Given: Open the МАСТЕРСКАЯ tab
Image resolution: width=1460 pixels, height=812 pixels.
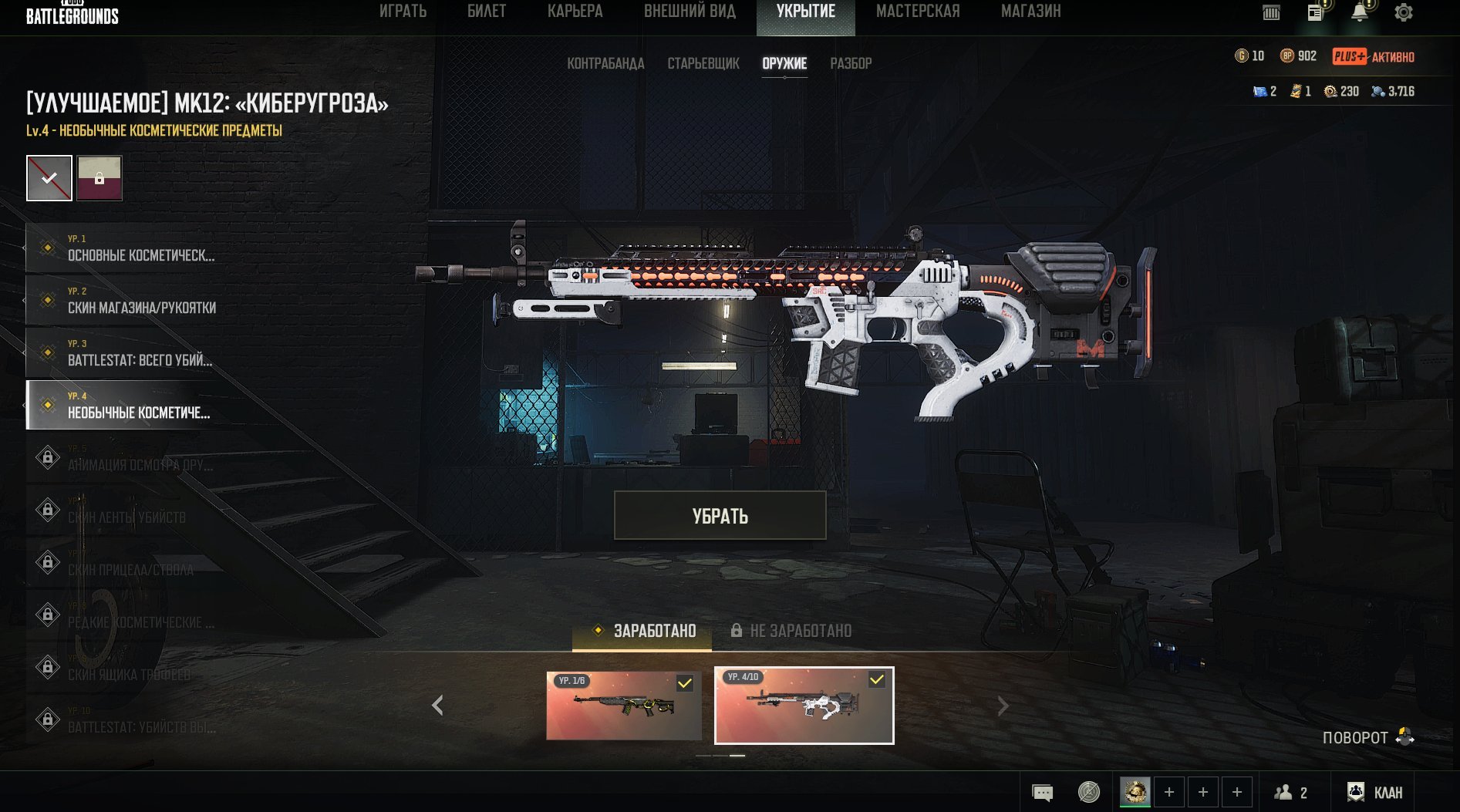Looking at the screenshot, I should 917,12.
